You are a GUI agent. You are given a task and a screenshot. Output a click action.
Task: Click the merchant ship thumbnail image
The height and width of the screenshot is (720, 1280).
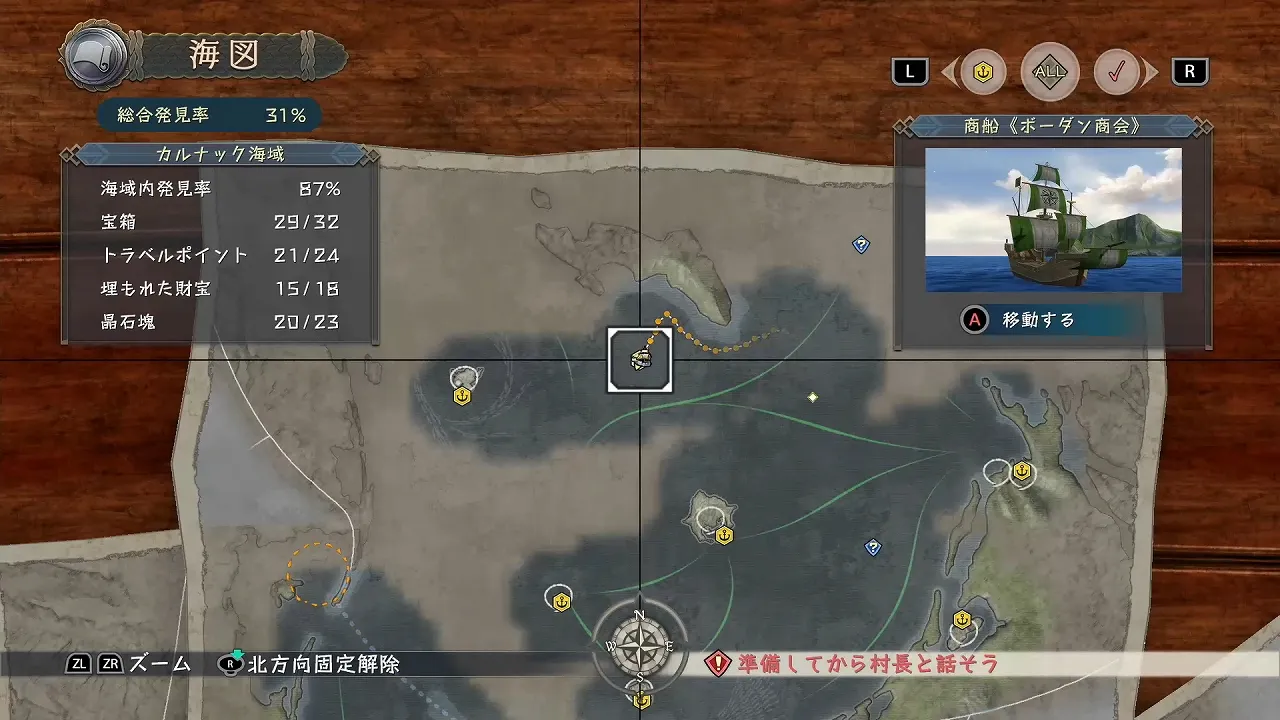point(1052,220)
